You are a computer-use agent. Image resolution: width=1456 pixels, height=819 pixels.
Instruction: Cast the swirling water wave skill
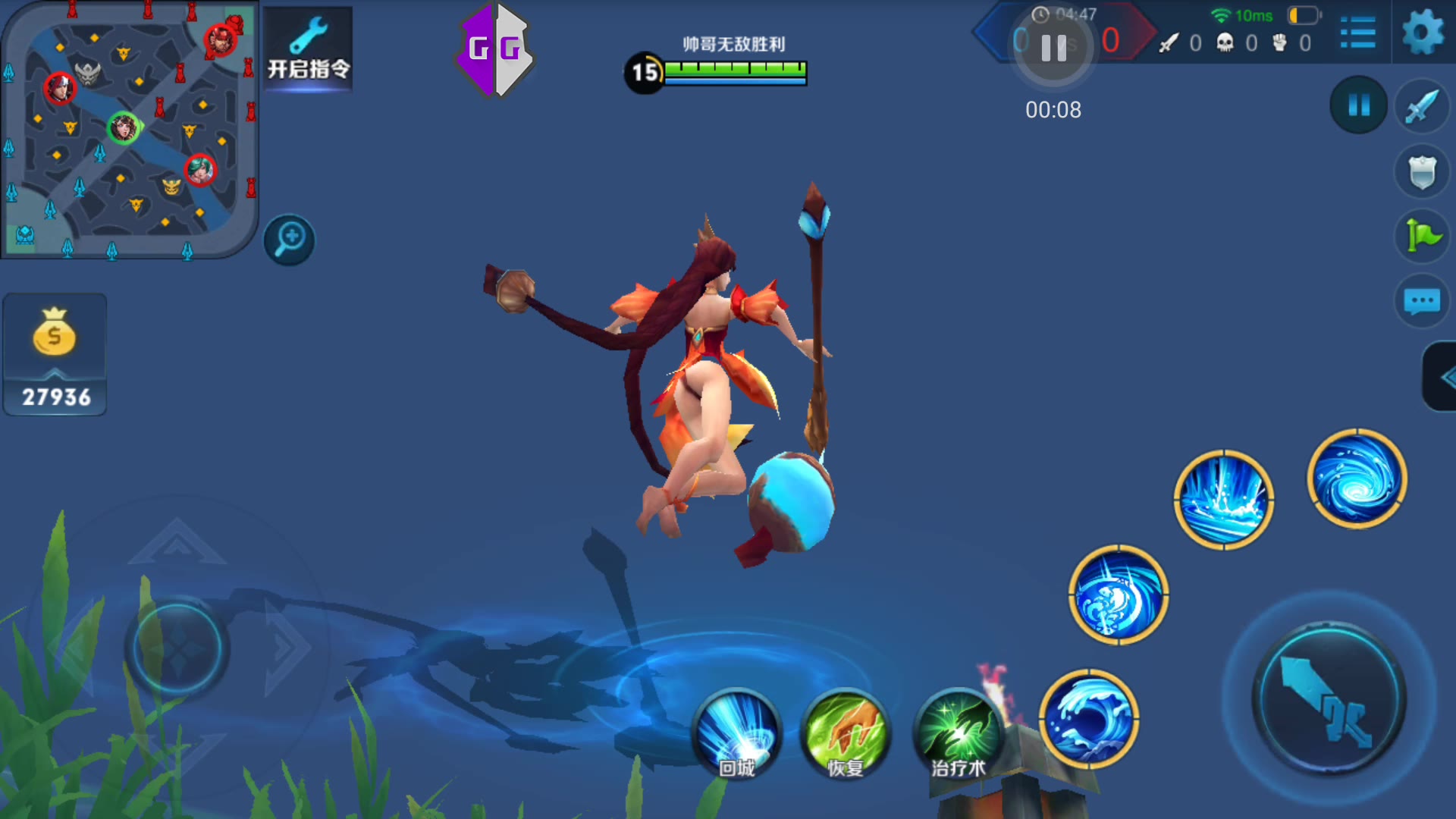coord(1119,595)
